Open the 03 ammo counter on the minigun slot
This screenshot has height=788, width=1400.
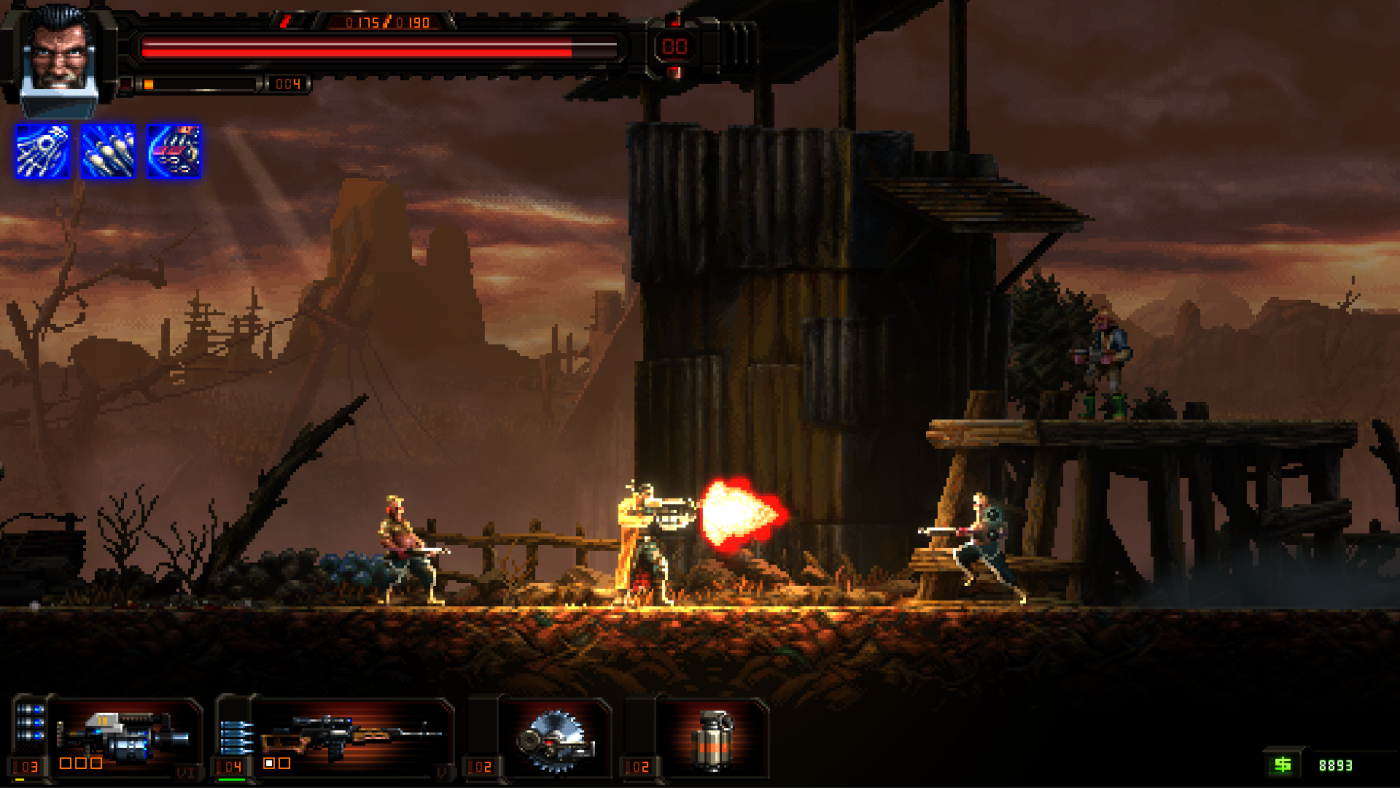(x=27, y=768)
